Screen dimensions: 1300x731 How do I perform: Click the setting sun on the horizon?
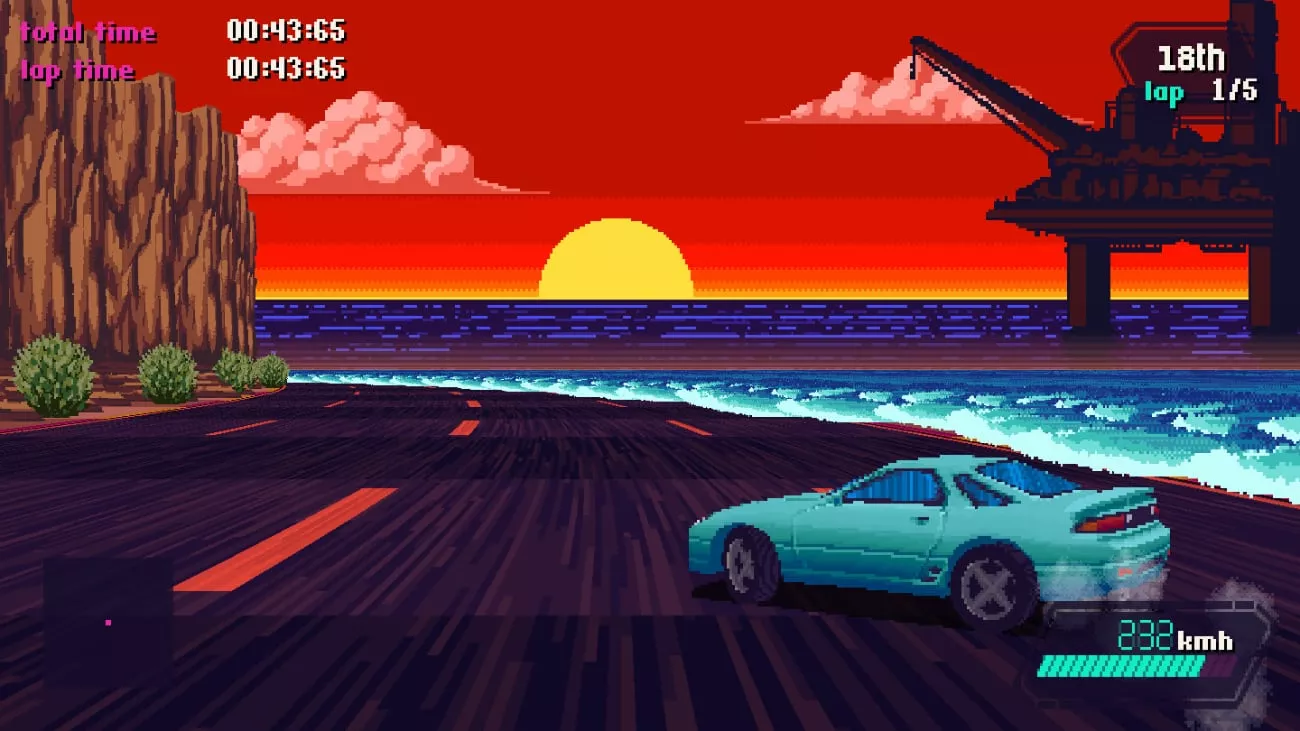point(614,260)
